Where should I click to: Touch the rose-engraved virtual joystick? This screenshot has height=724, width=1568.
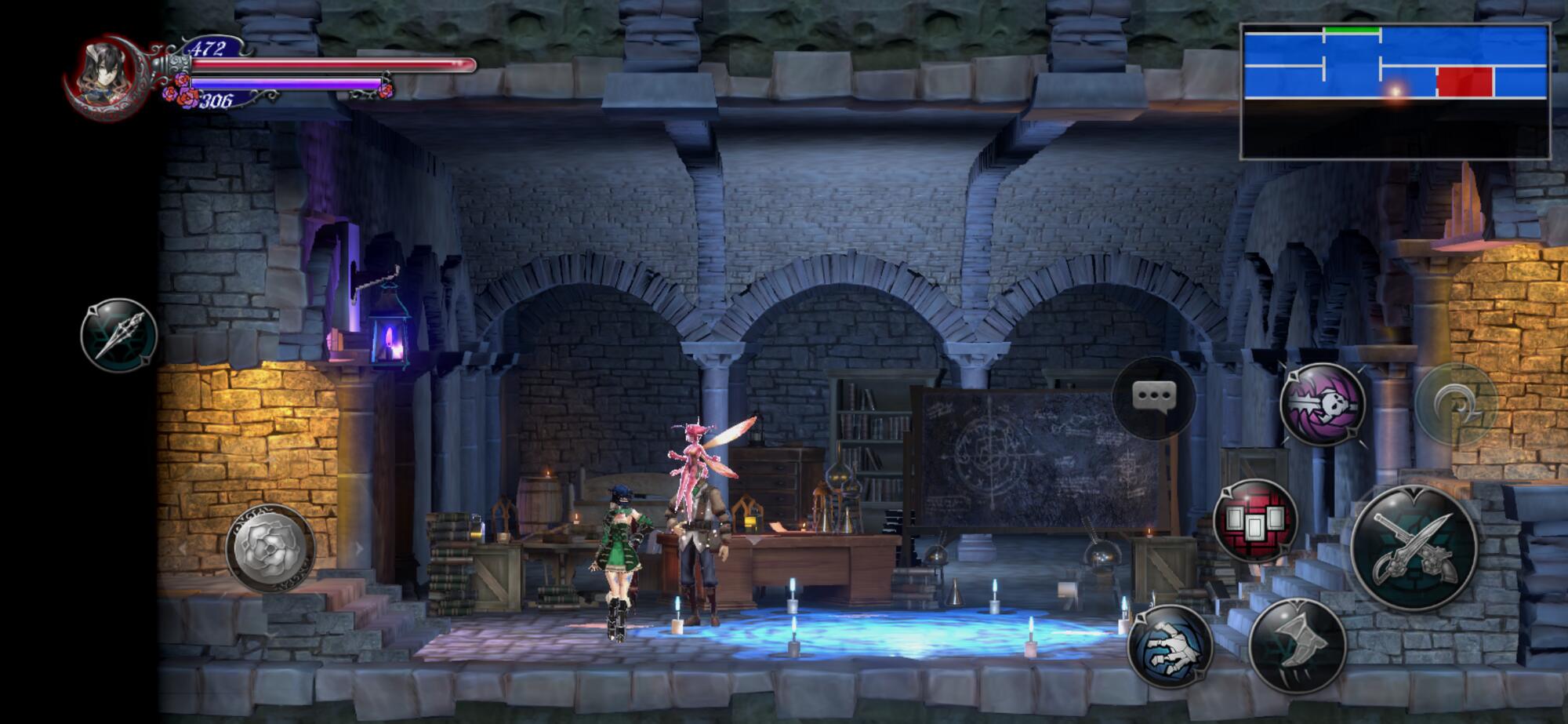tap(270, 547)
